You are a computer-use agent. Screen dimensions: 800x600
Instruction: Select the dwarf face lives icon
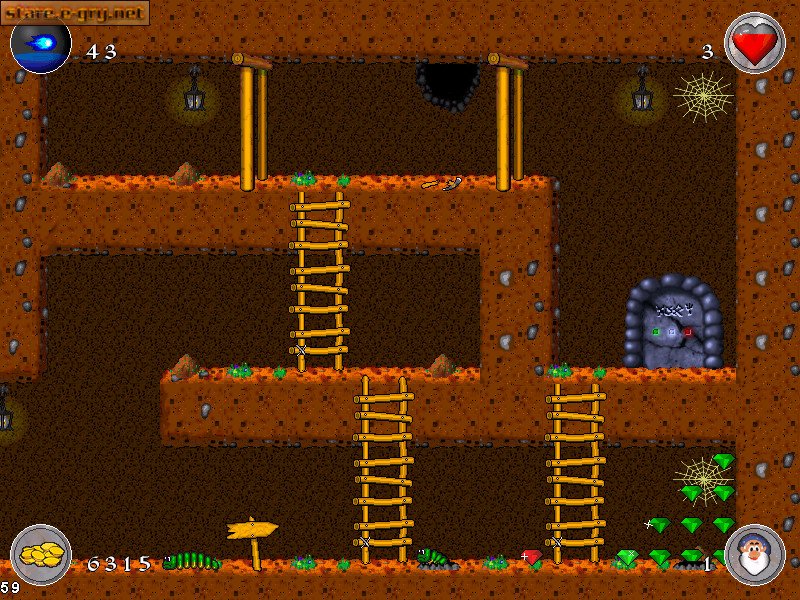753,555
